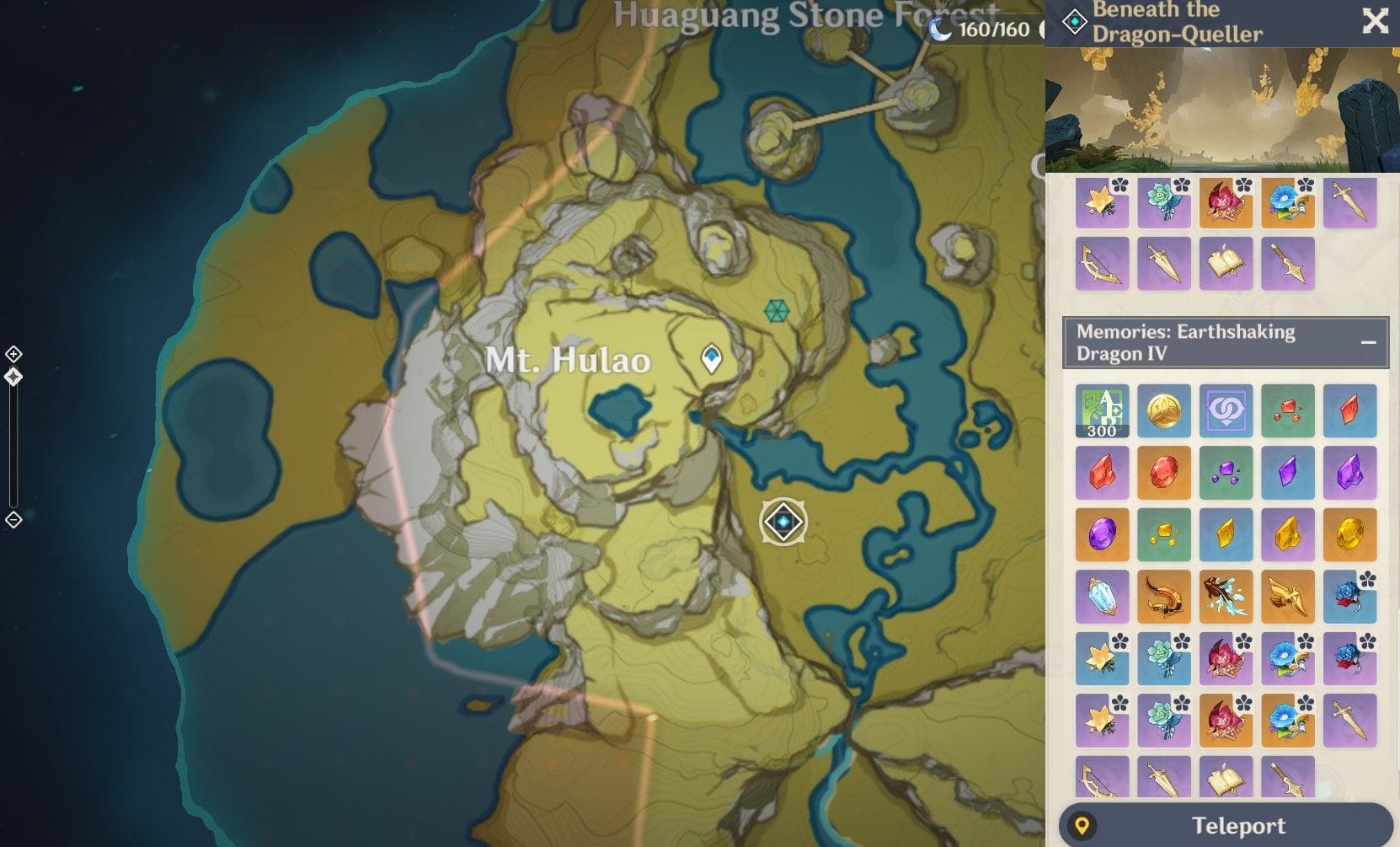Inspect the Adventure EXP 300 reward
The image size is (1400, 847).
(1102, 411)
